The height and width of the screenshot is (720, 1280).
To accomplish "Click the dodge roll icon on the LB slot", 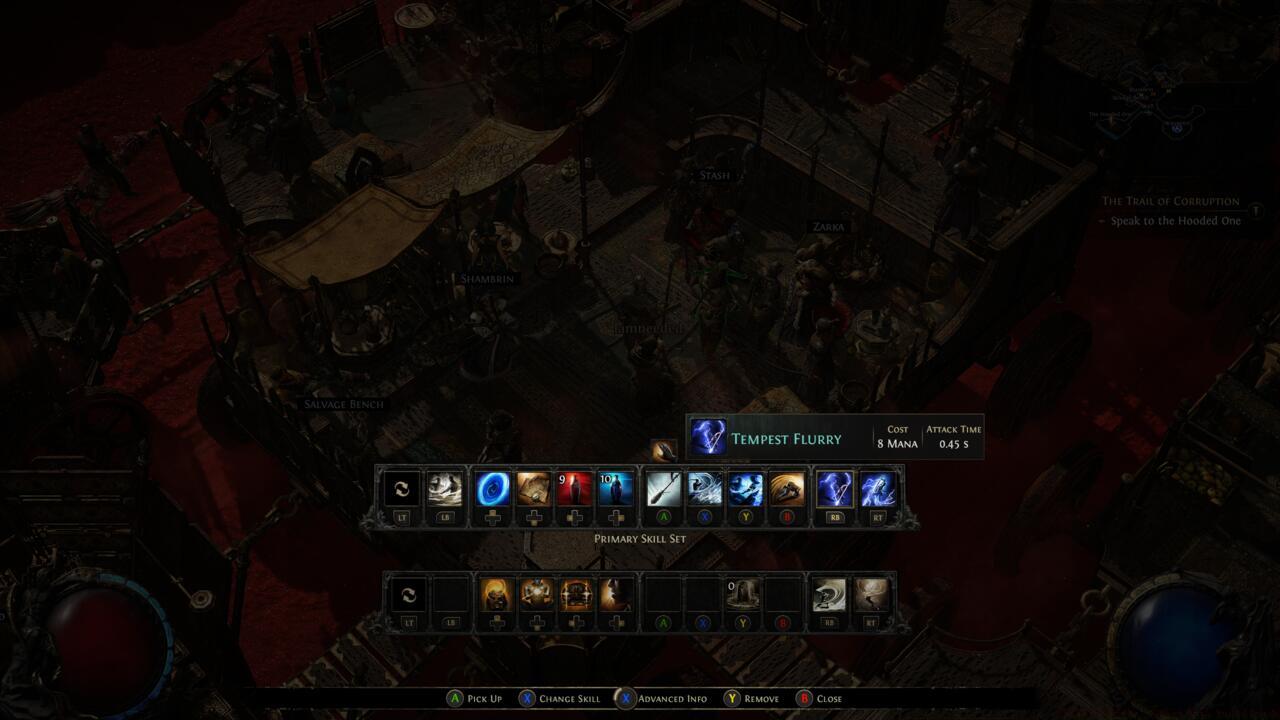I will point(445,490).
